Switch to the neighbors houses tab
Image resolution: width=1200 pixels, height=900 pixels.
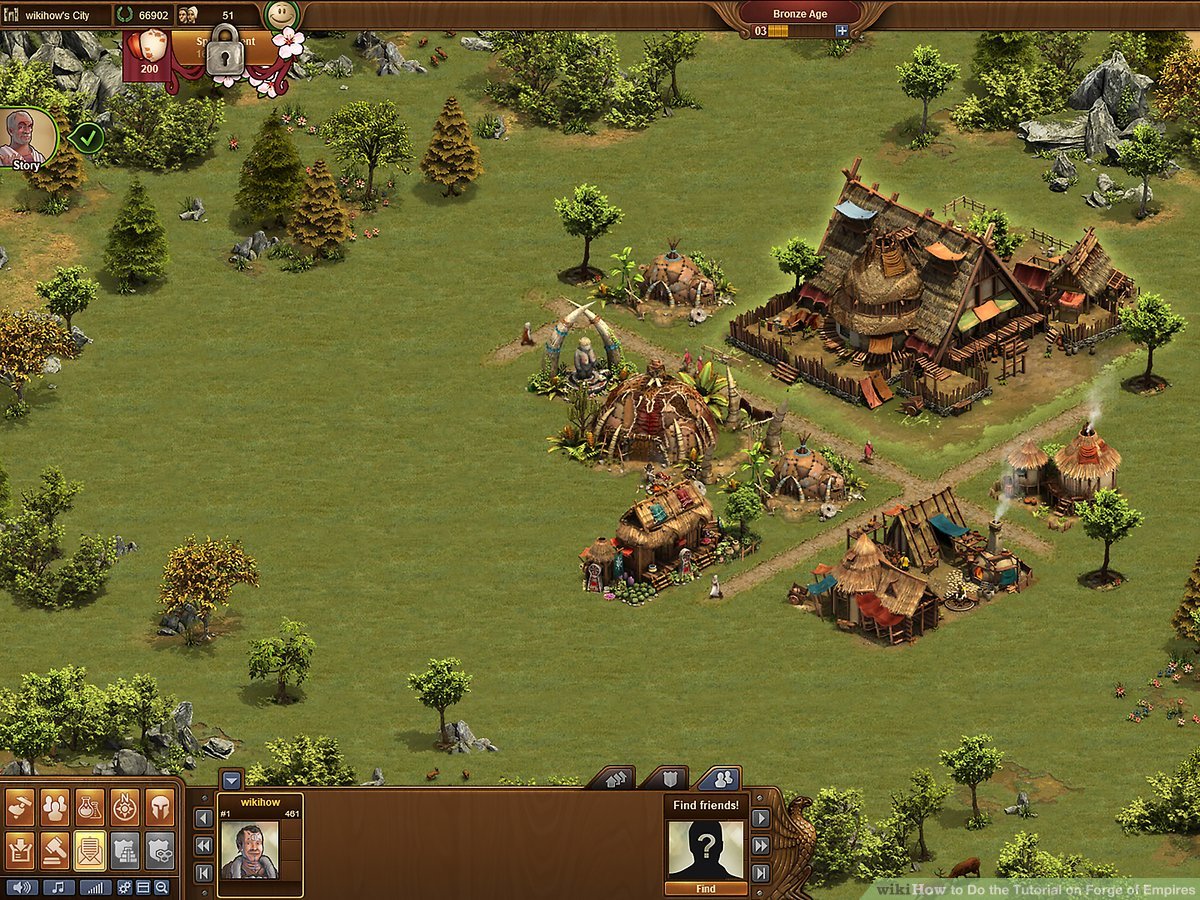(x=610, y=778)
